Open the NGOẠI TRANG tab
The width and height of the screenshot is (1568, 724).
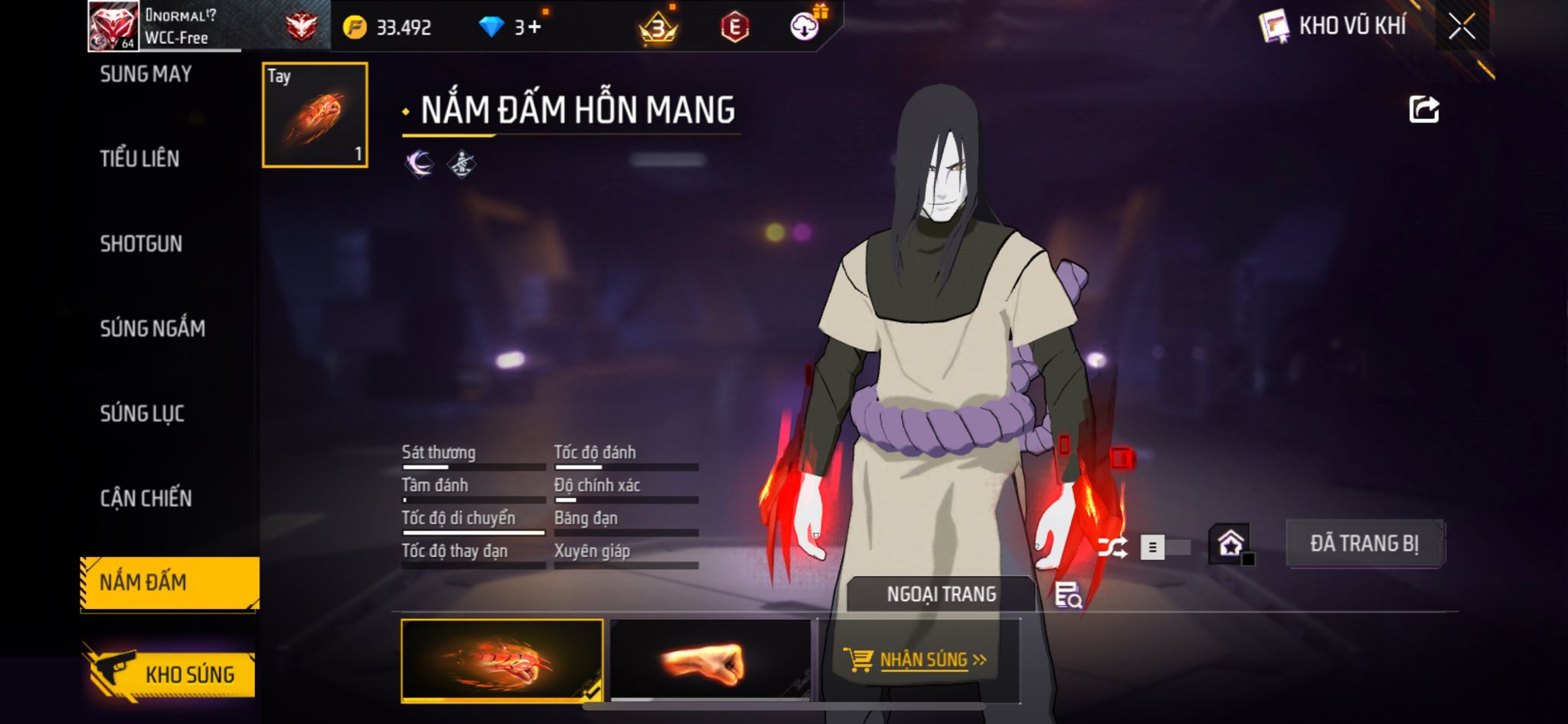941,595
